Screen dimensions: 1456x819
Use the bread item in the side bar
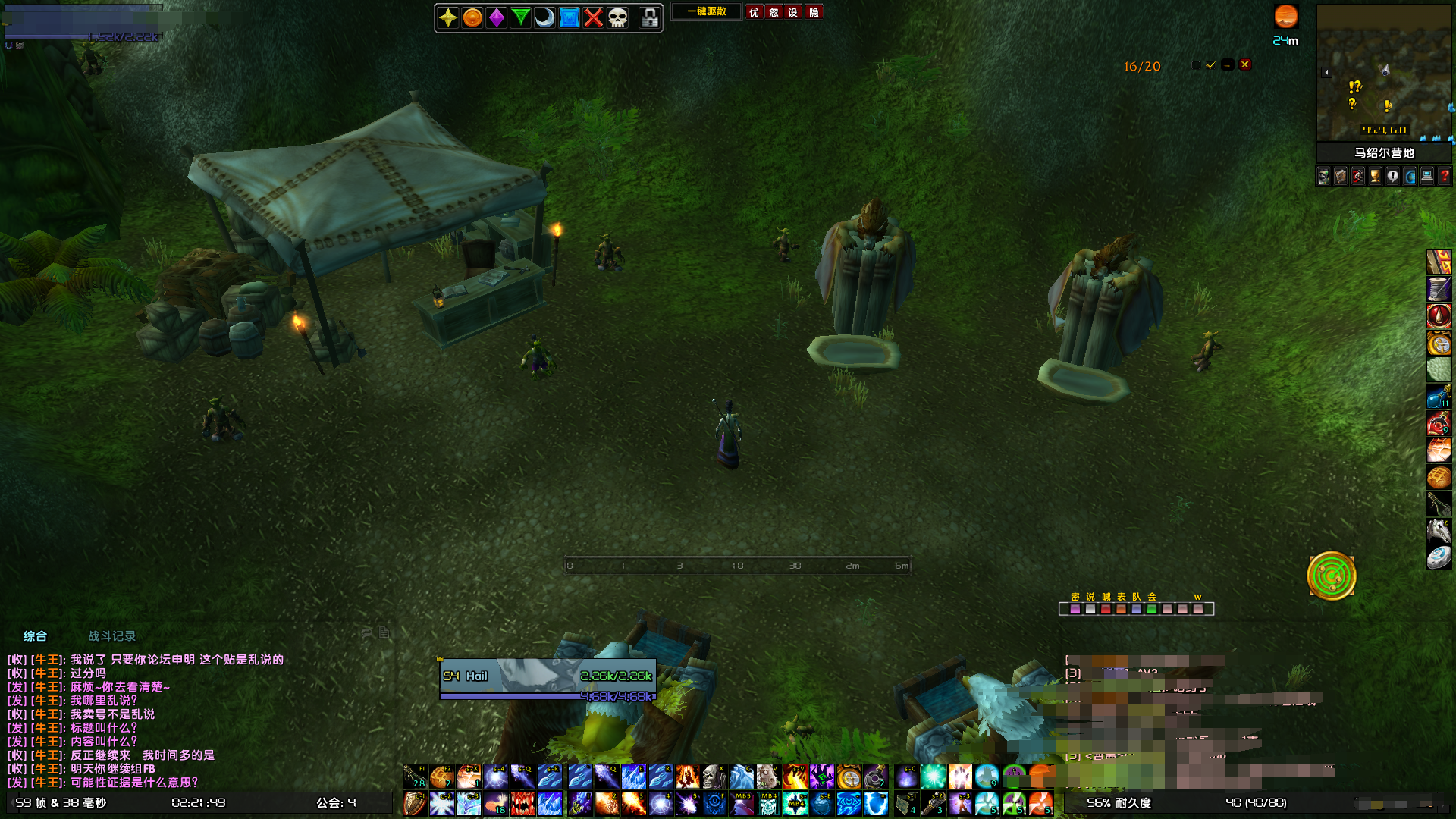[1439, 478]
